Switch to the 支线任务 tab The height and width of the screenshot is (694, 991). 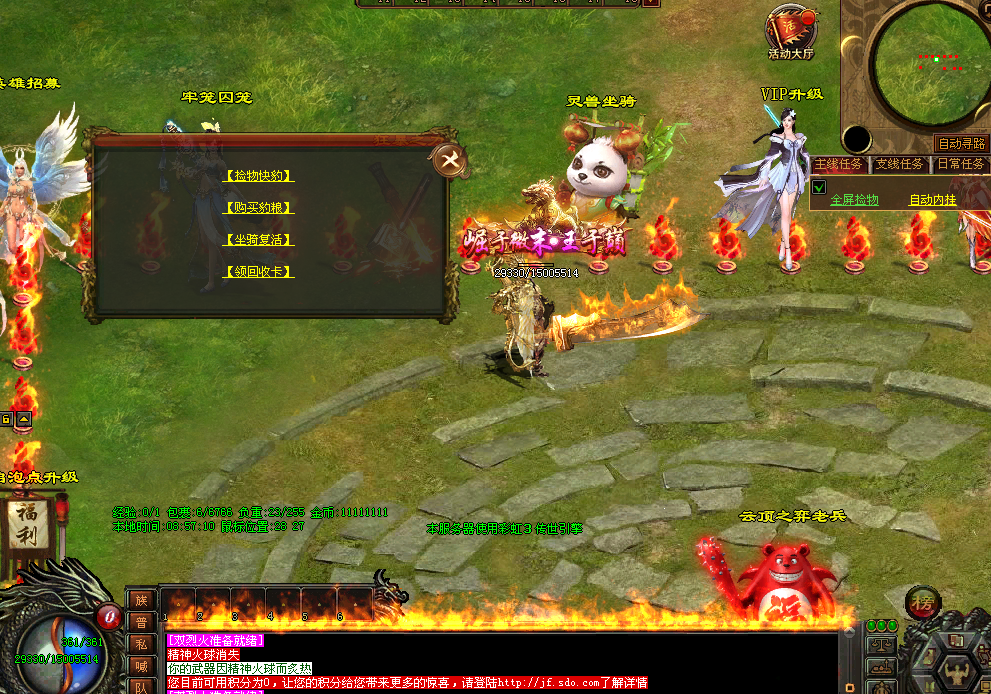900,164
